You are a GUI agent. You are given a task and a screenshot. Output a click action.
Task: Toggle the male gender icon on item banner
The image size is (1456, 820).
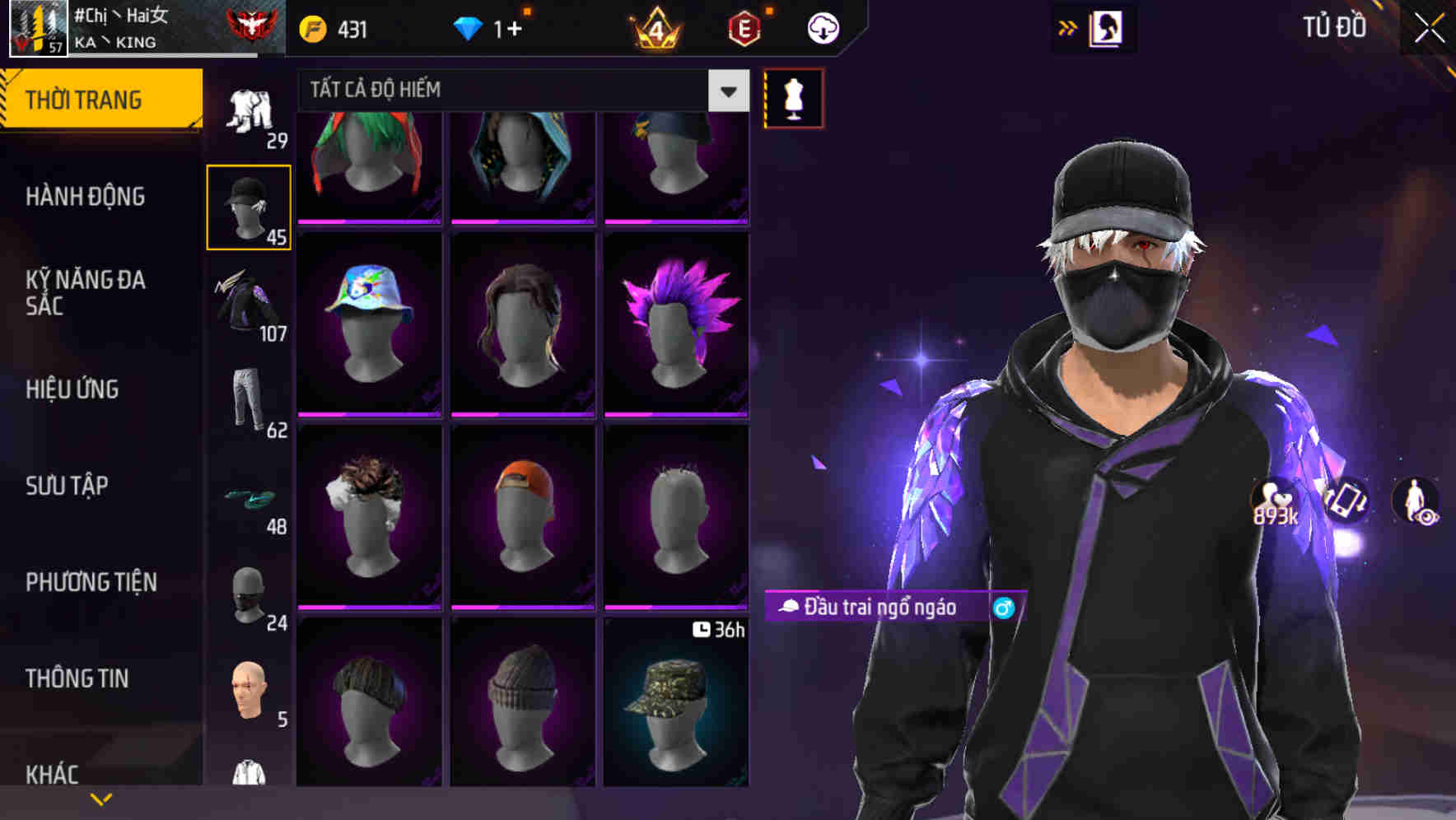point(1004,609)
